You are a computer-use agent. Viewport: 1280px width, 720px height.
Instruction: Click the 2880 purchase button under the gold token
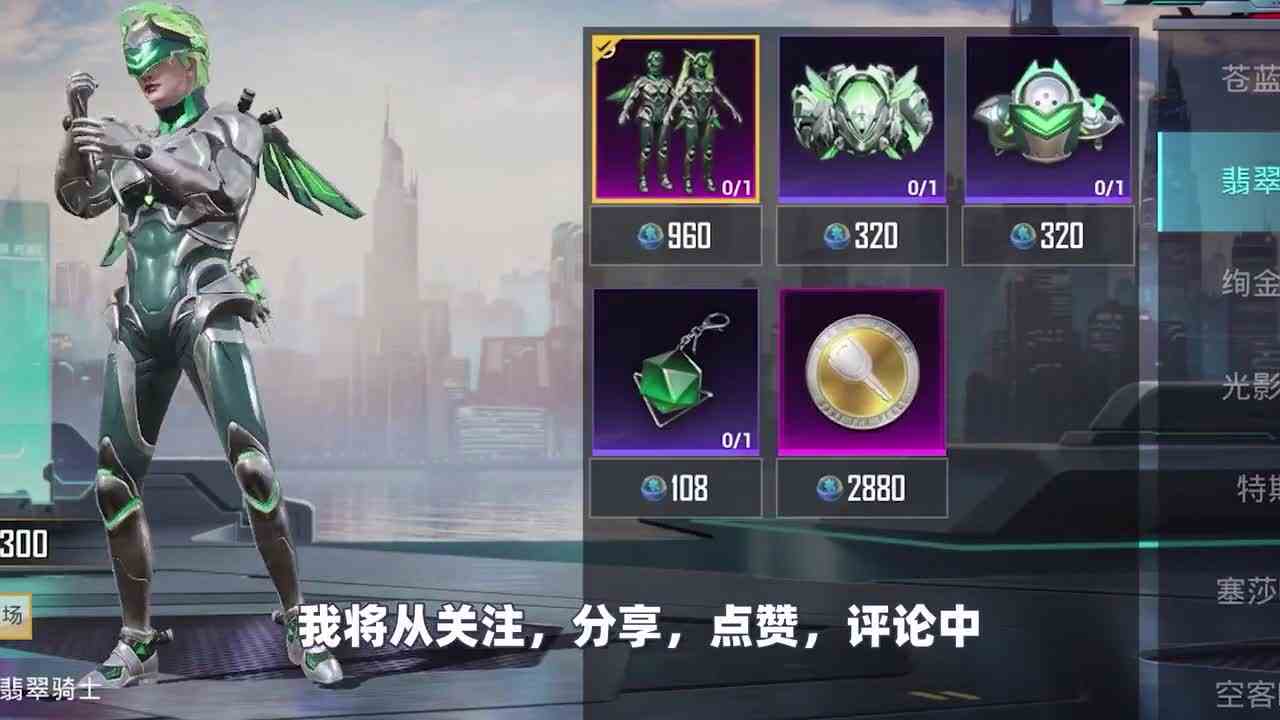tap(860, 489)
